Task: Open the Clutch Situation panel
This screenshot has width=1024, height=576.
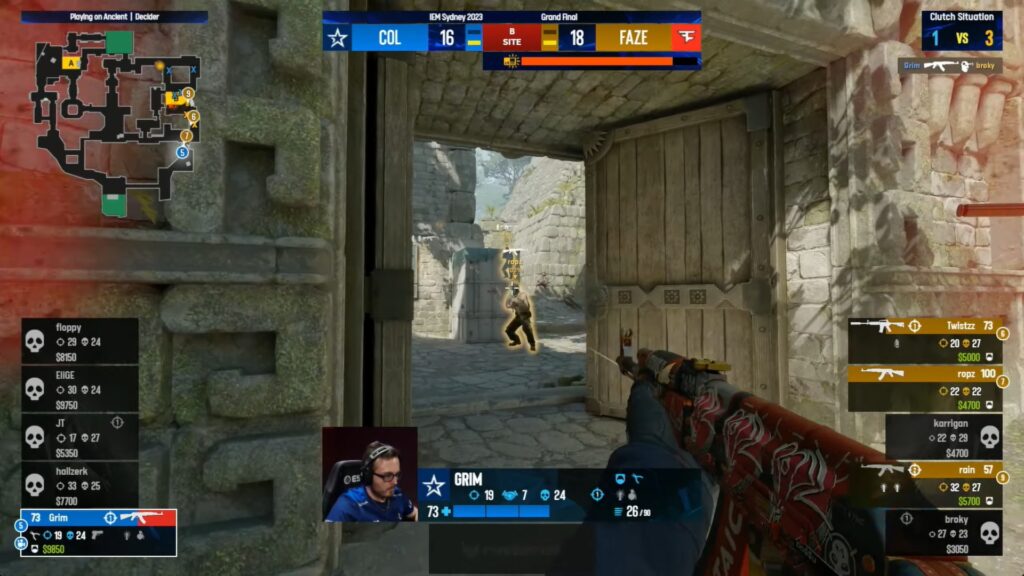Action: pyautogui.click(x=962, y=30)
